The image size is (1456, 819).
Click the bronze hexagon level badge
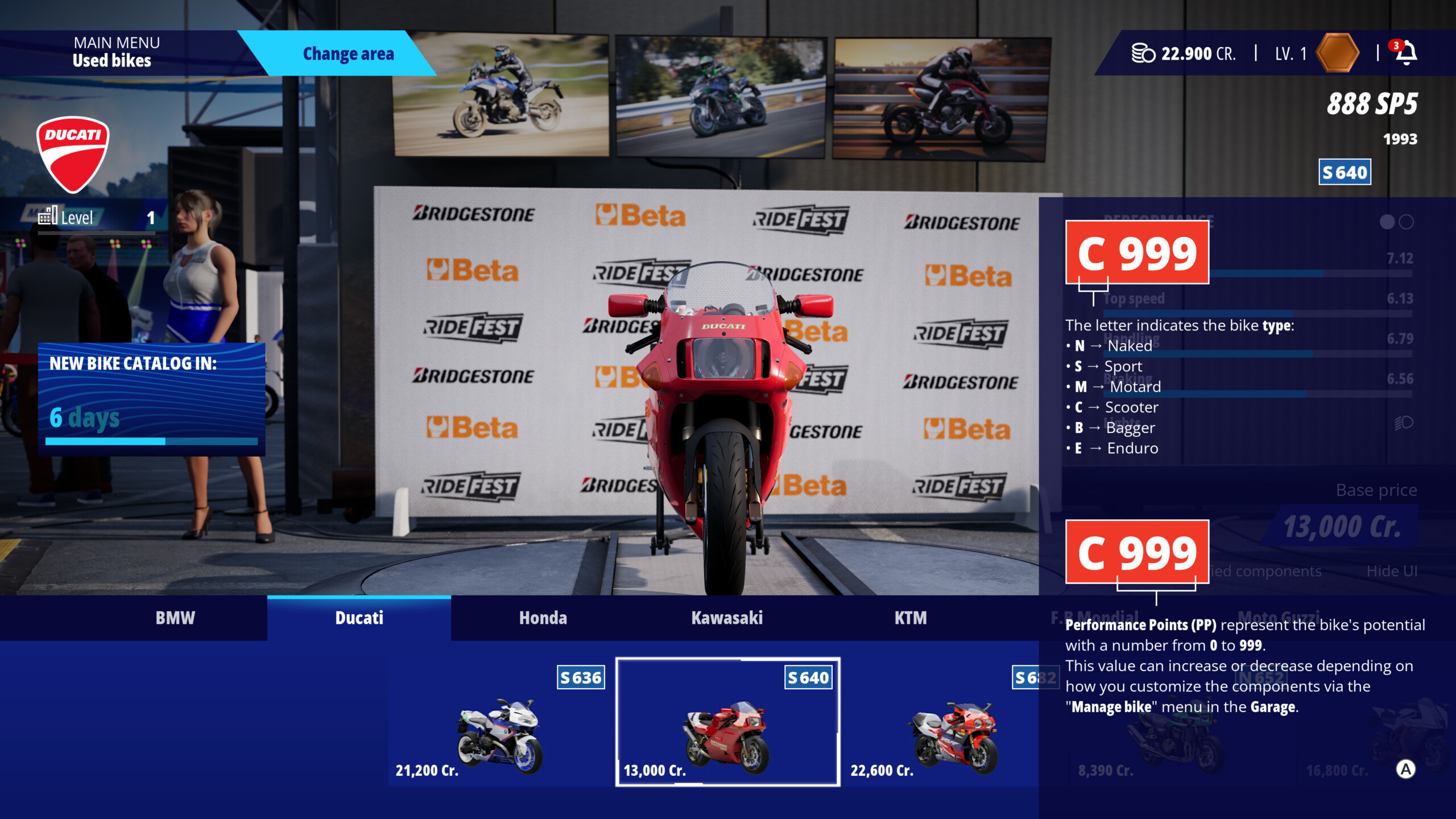coord(1337,53)
